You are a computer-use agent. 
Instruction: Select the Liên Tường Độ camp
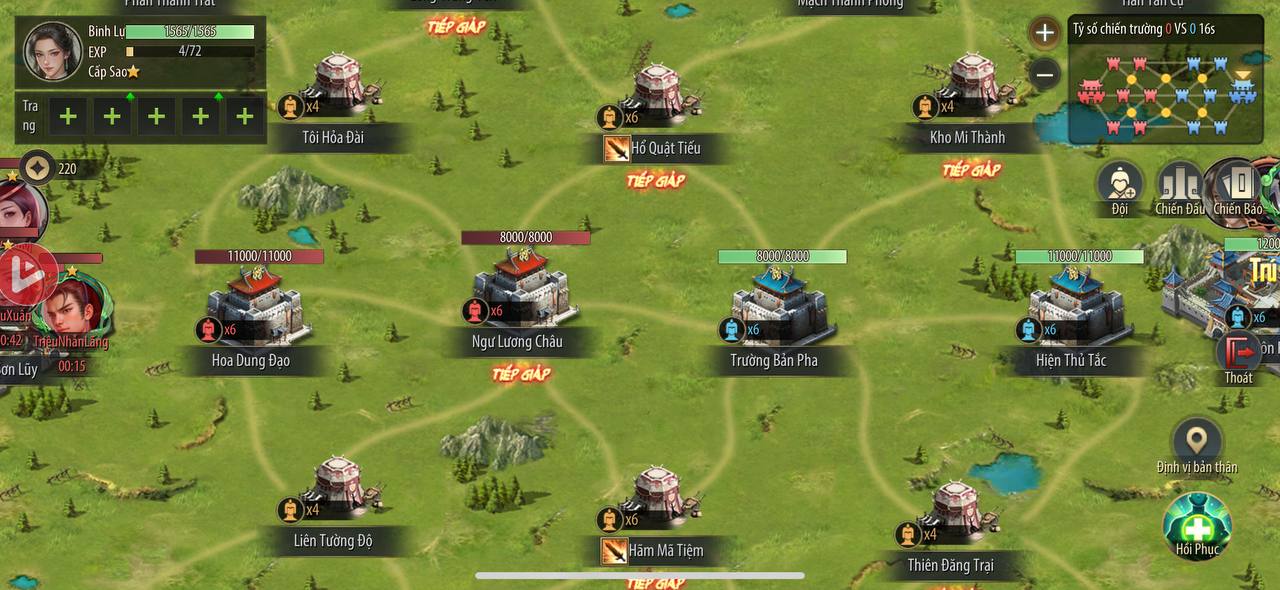[337, 490]
